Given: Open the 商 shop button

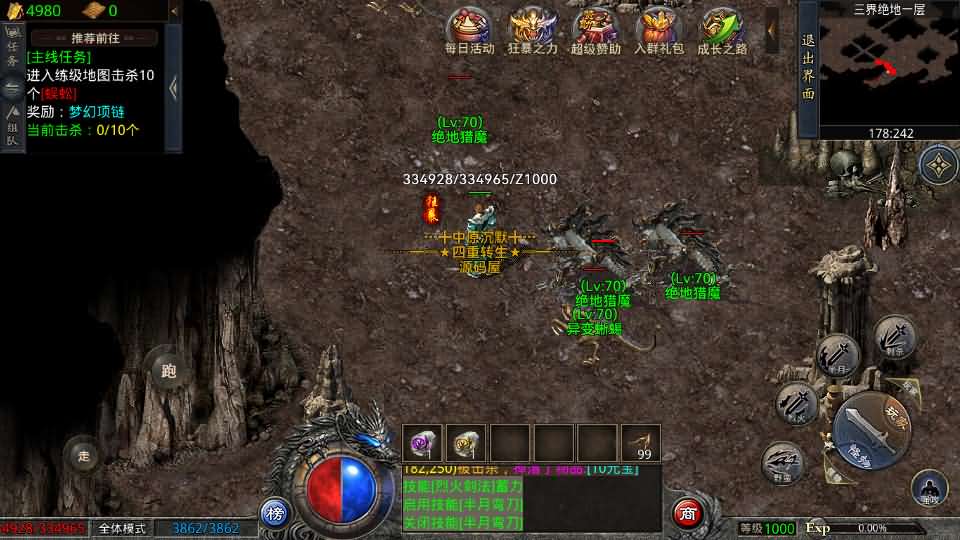Looking at the screenshot, I should pos(687,512).
